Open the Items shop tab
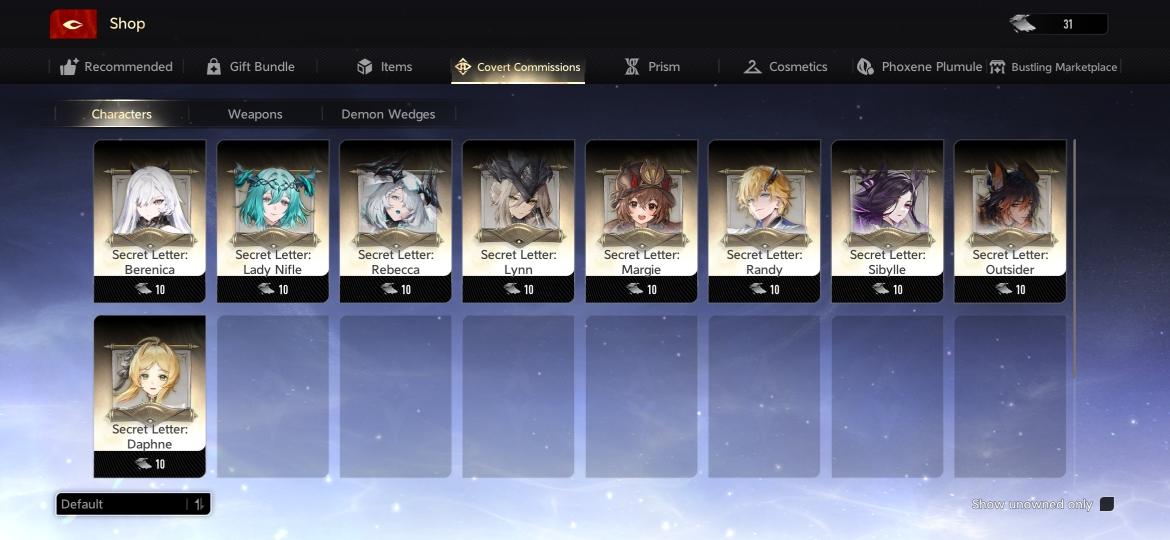This screenshot has width=1170, height=540. [384, 67]
